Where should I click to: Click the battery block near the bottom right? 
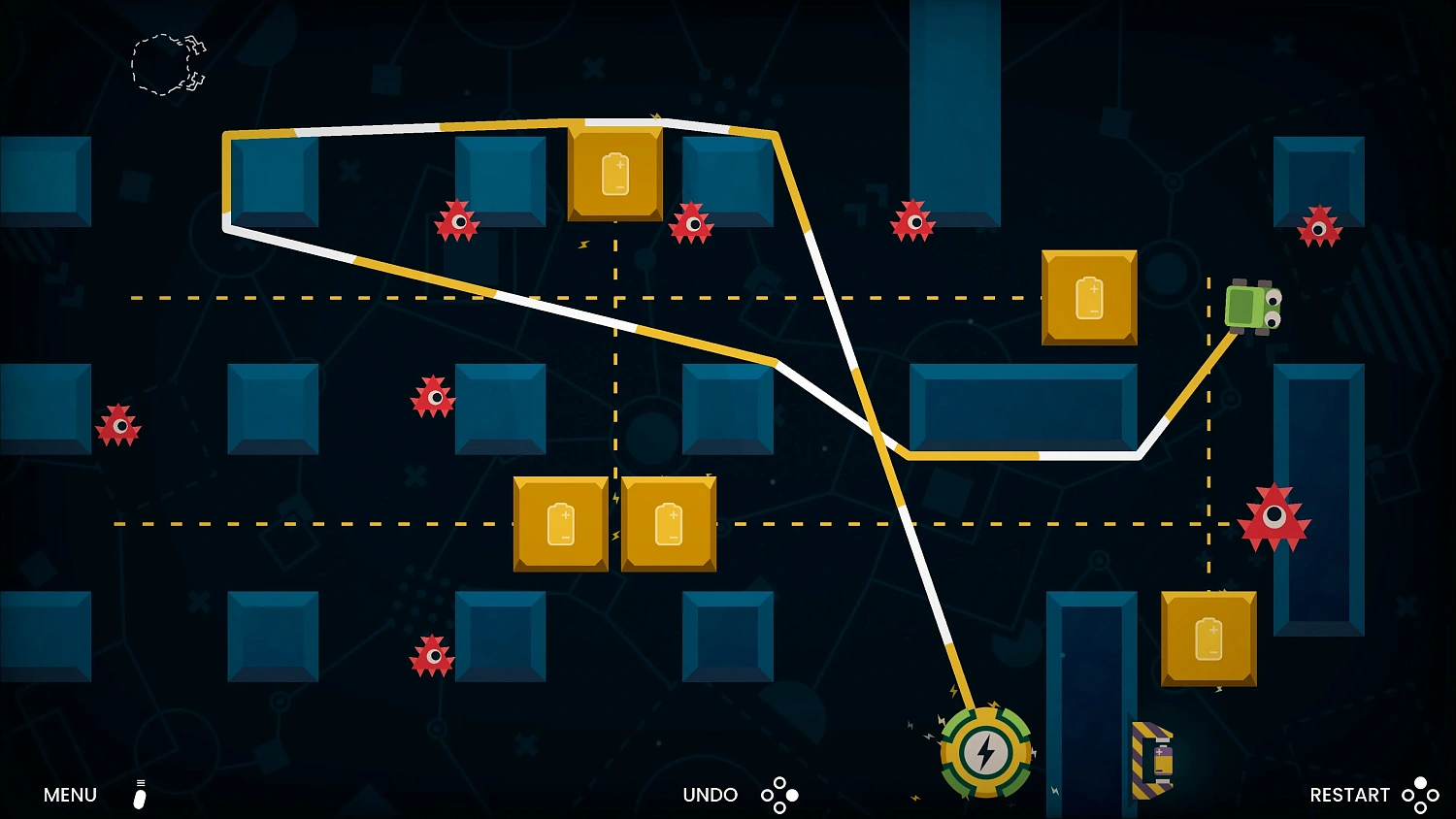(x=1208, y=639)
